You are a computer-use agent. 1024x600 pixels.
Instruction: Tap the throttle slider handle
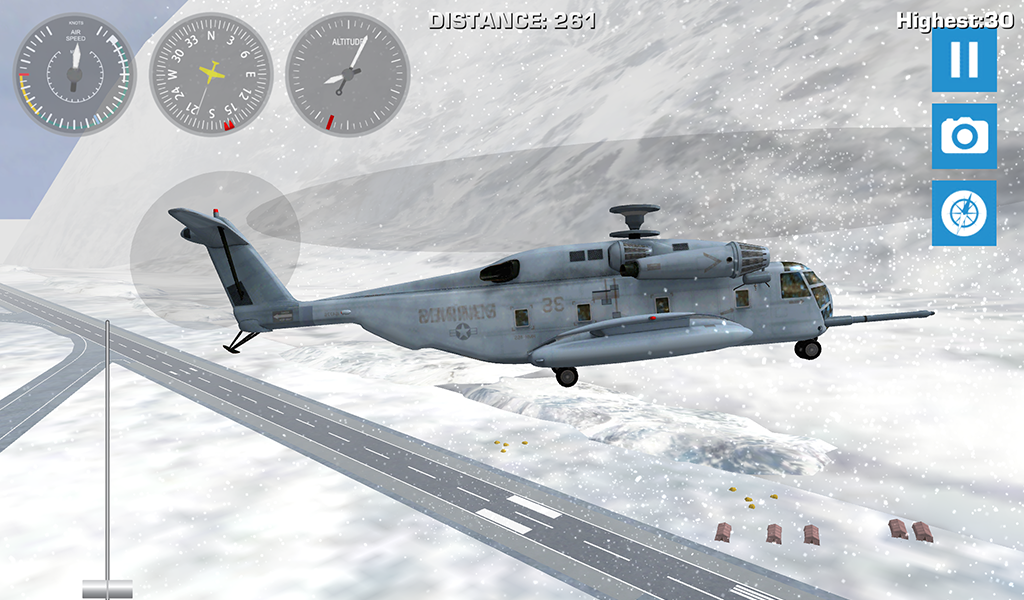click(x=107, y=587)
